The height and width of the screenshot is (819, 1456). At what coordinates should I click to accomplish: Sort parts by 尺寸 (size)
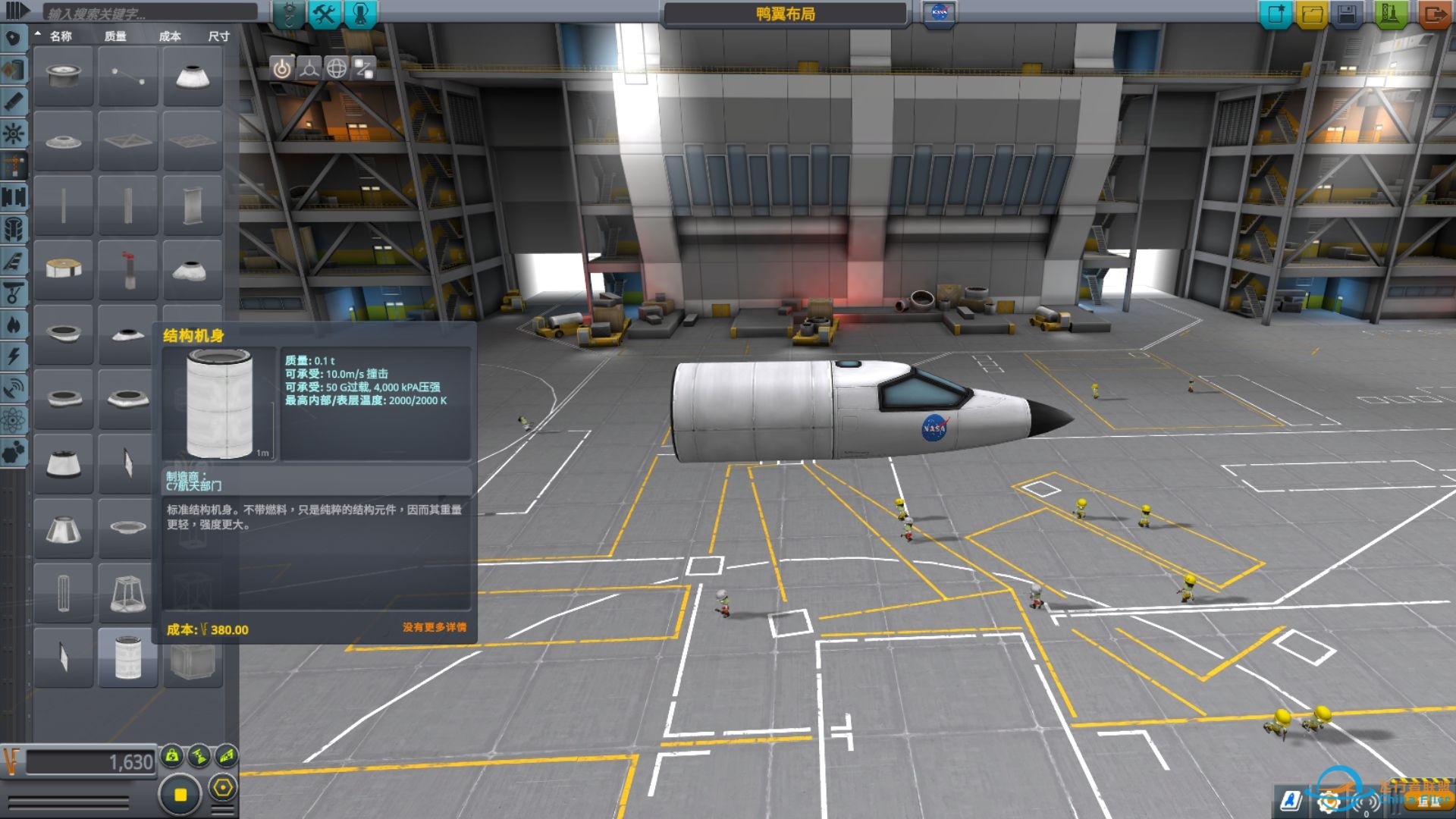218,36
